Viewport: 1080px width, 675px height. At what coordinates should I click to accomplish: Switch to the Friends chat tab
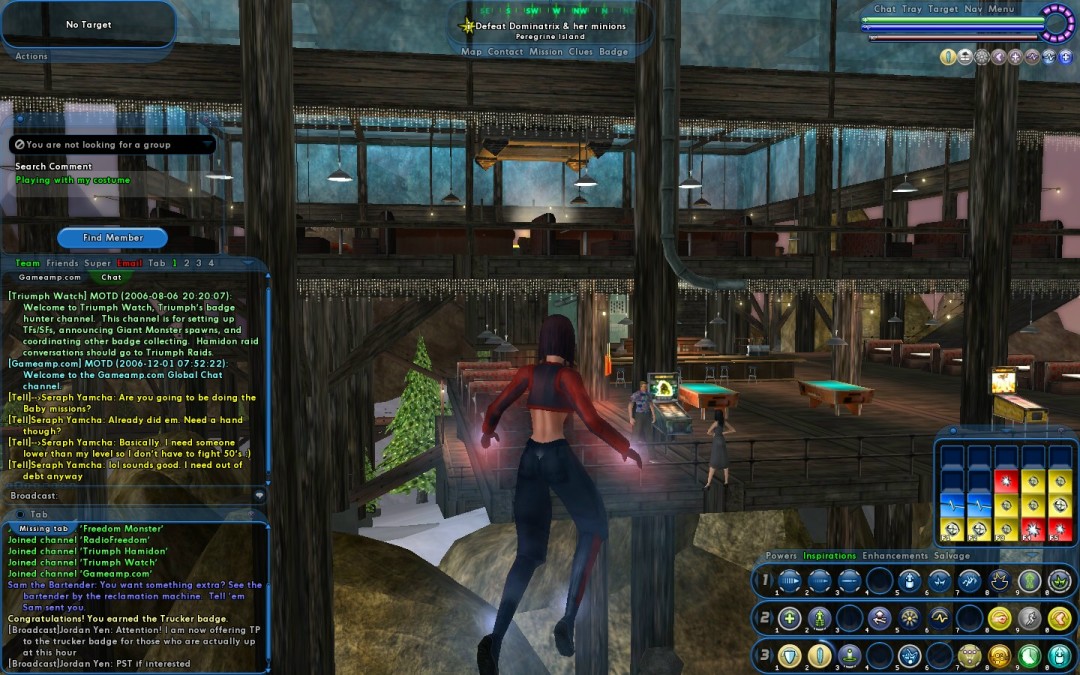coord(62,263)
